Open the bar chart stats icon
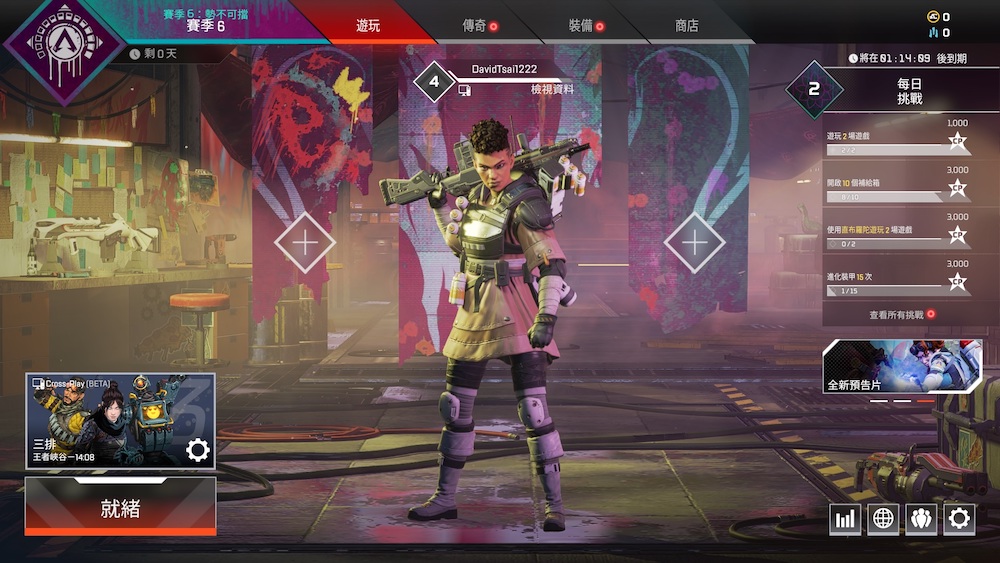Image resolution: width=1000 pixels, height=563 pixels. coord(845,518)
